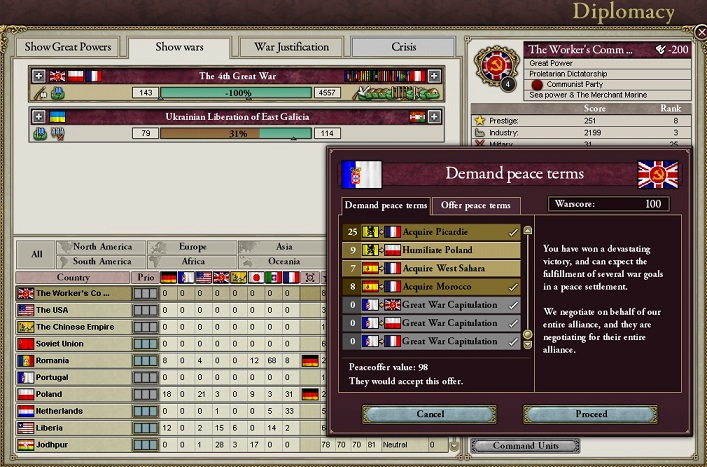Screen dimensions: 707x467
Task: Show All countries in the list
Action: tap(36, 254)
